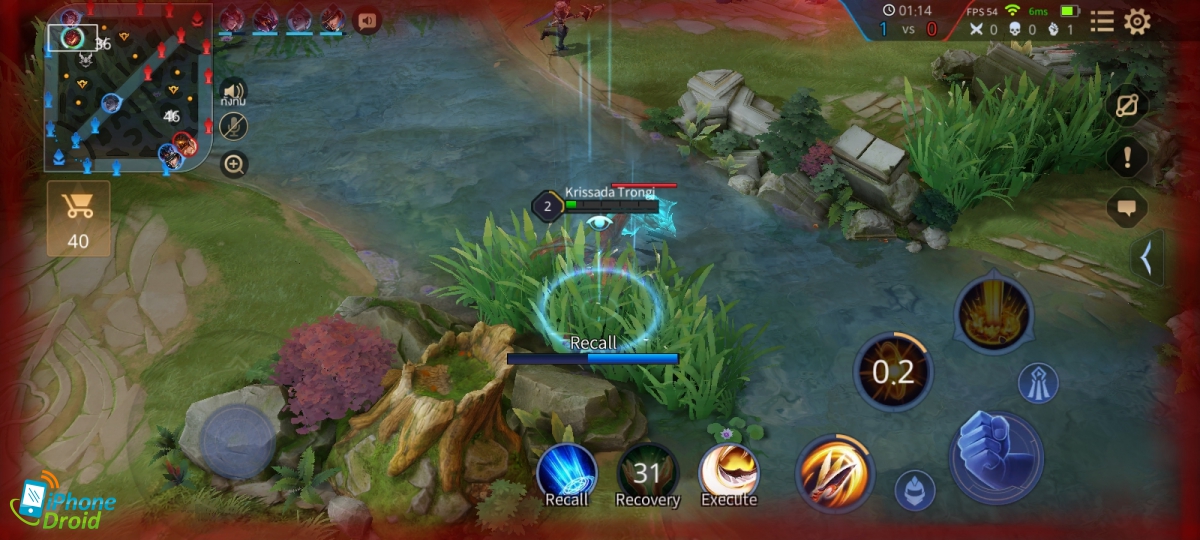This screenshot has width=1200, height=540.
Task: Open the shop cart button
Action: point(78,218)
